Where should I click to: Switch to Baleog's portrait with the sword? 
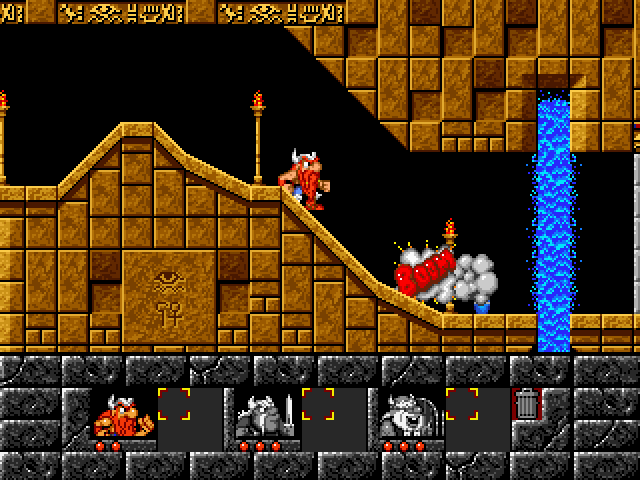coord(265,413)
